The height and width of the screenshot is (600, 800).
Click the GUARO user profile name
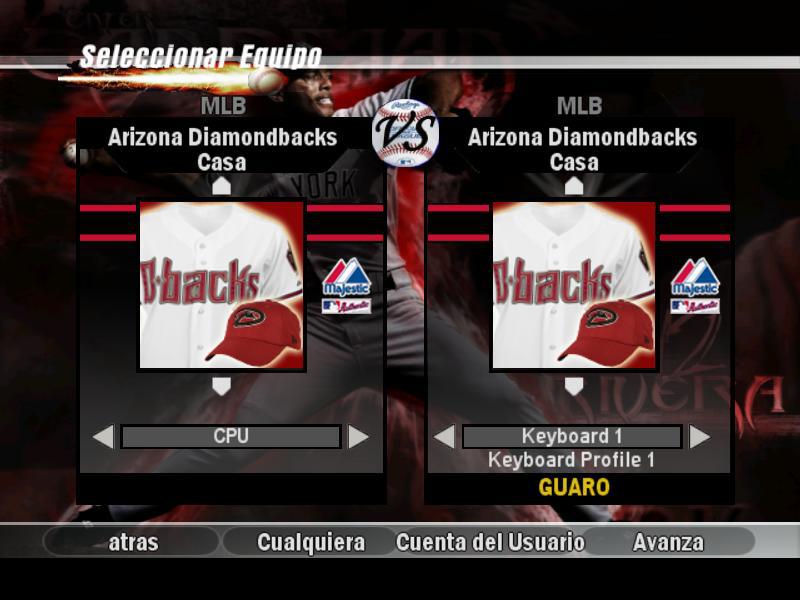(x=574, y=488)
